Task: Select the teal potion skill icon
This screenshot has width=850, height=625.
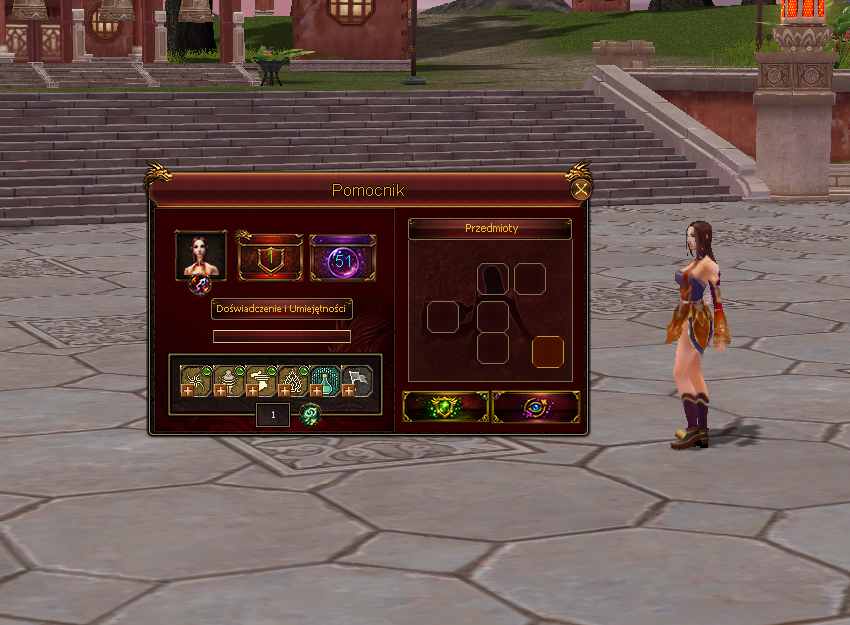Action: click(x=325, y=380)
